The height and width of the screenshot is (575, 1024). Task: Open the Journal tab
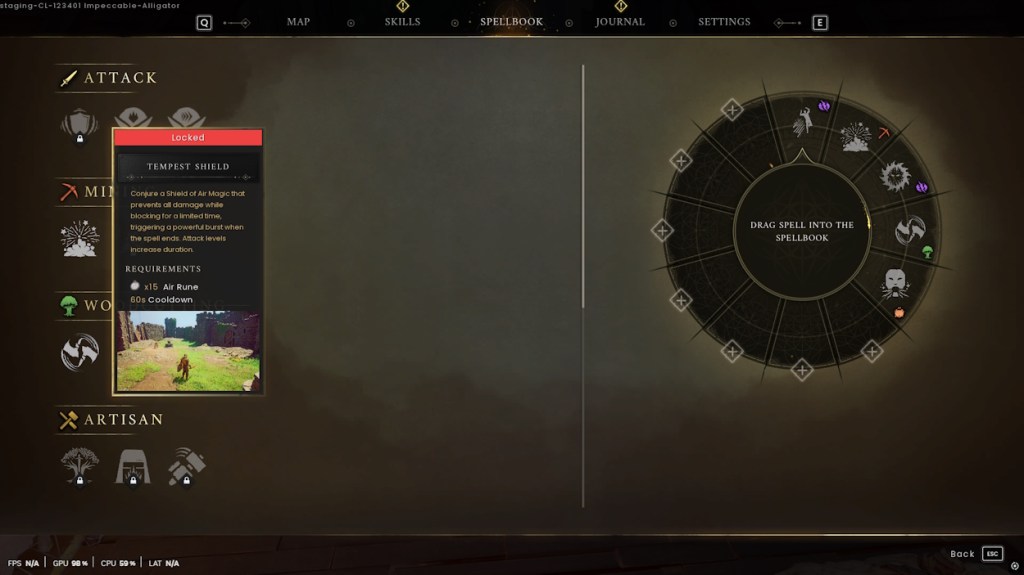point(620,22)
